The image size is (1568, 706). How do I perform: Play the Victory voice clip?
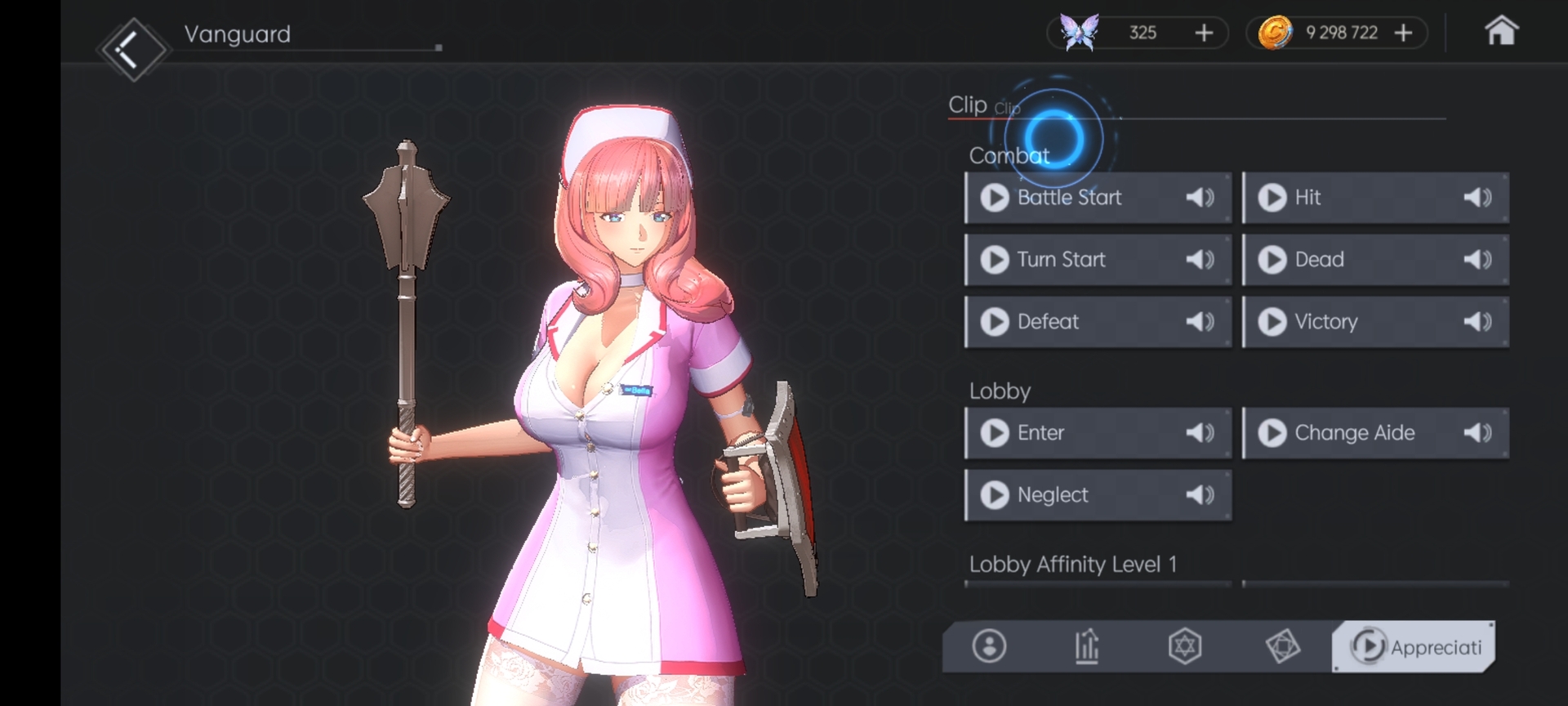pos(1272,322)
